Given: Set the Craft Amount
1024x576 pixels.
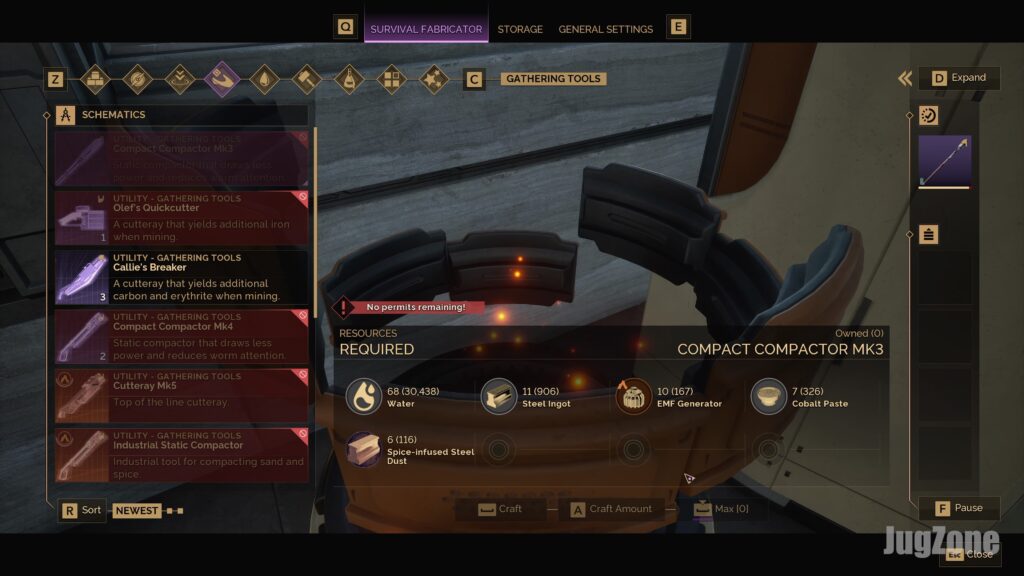Looking at the screenshot, I should [x=610, y=509].
